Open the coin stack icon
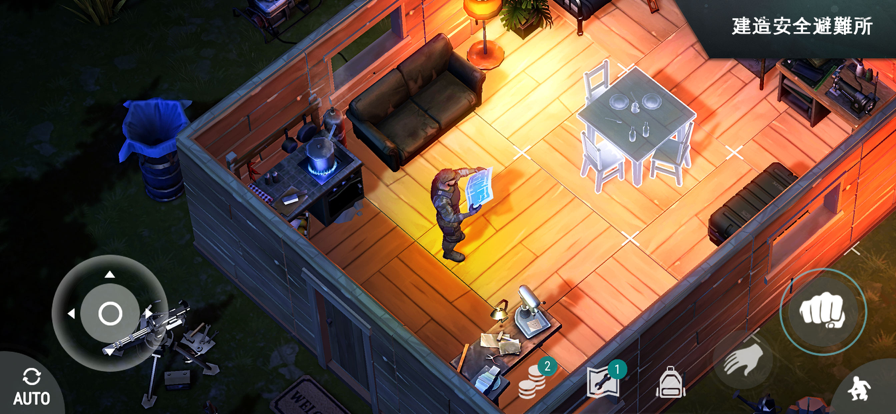This screenshot has width=896, height=414. (x=533, y=381)
